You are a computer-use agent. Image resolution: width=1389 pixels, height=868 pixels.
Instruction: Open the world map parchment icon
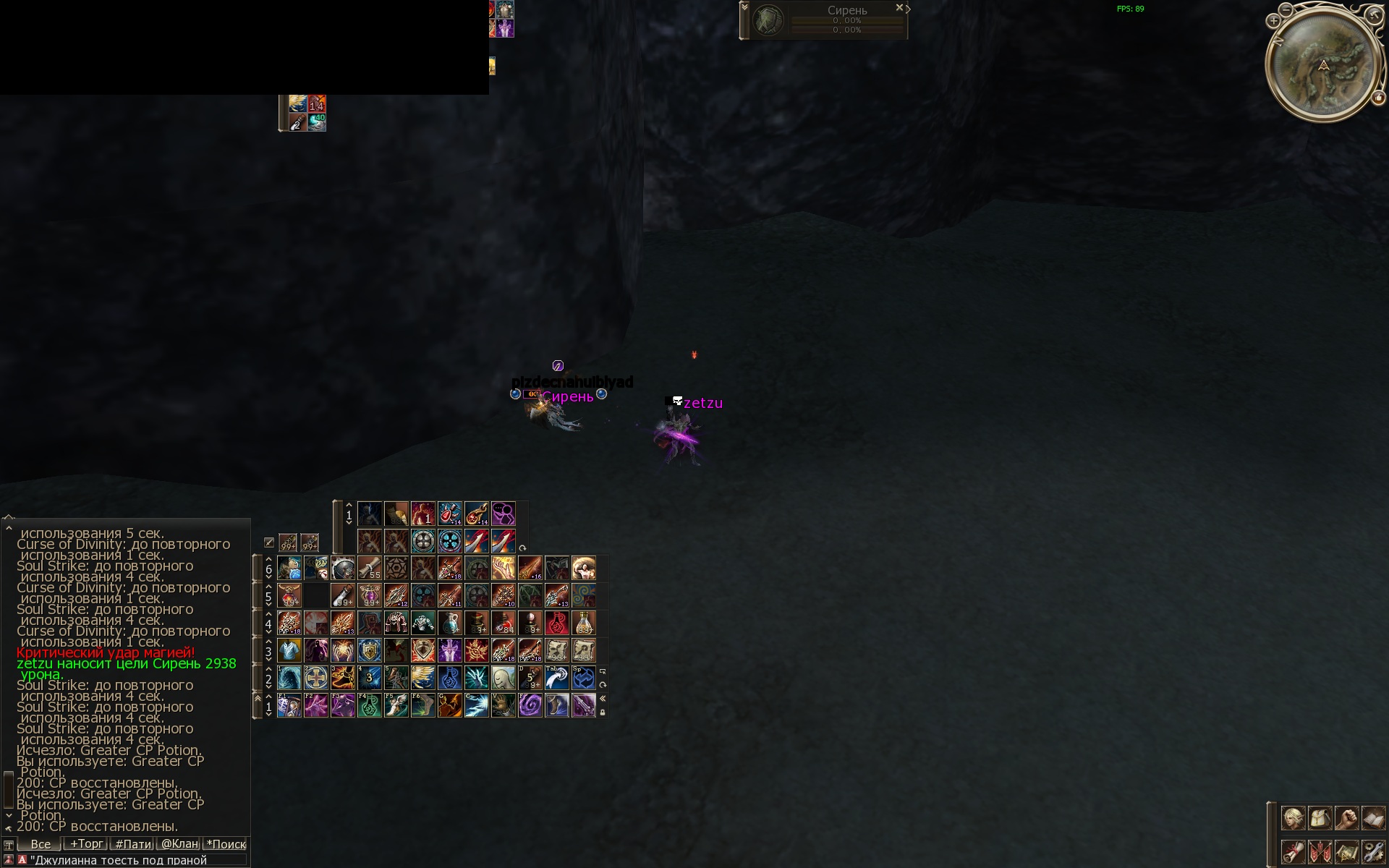tap(1346, 851)
